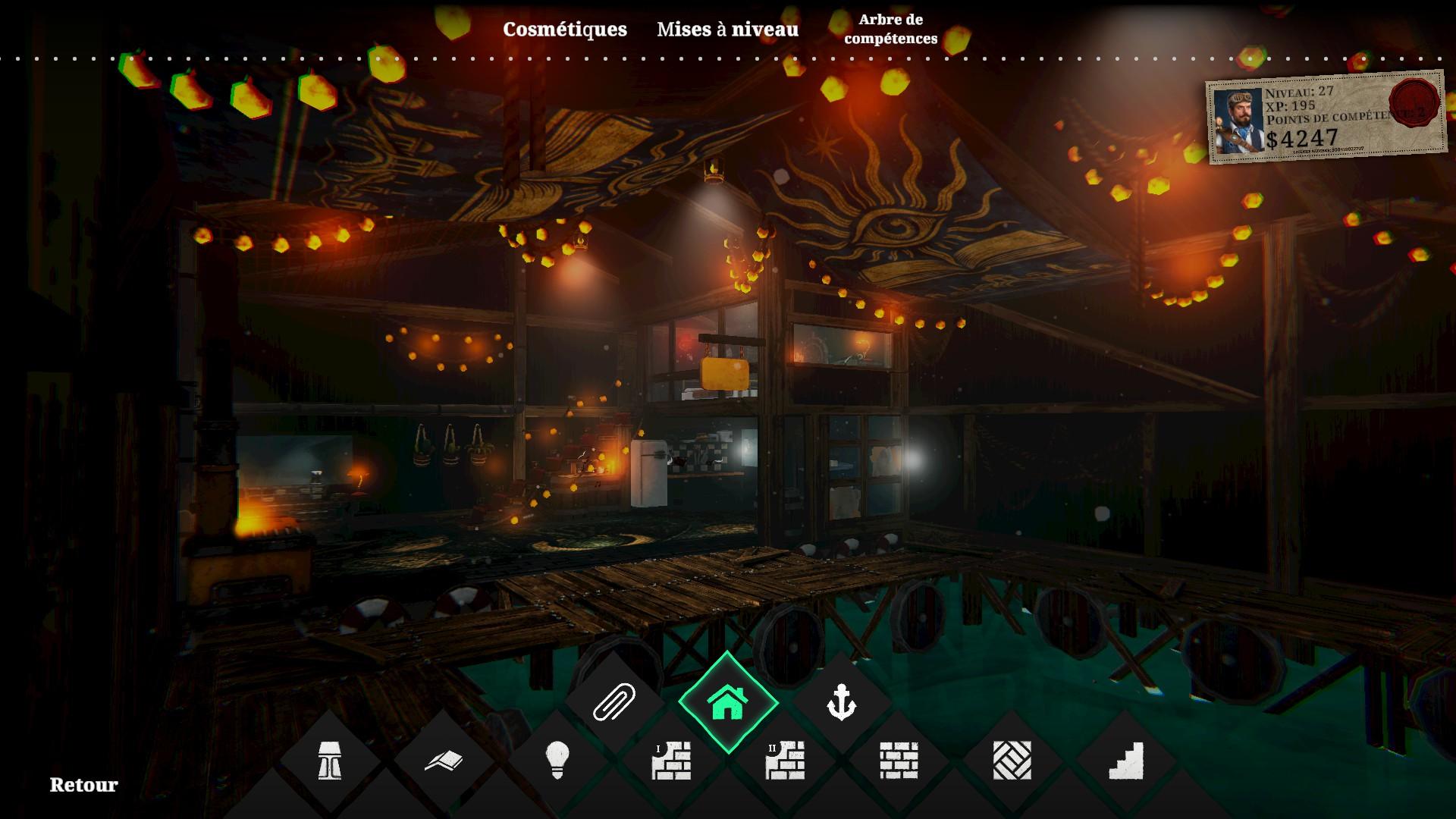Screen dimensions: 1456x819
Task: Click the player profile license card
Action: point(1326,118)
